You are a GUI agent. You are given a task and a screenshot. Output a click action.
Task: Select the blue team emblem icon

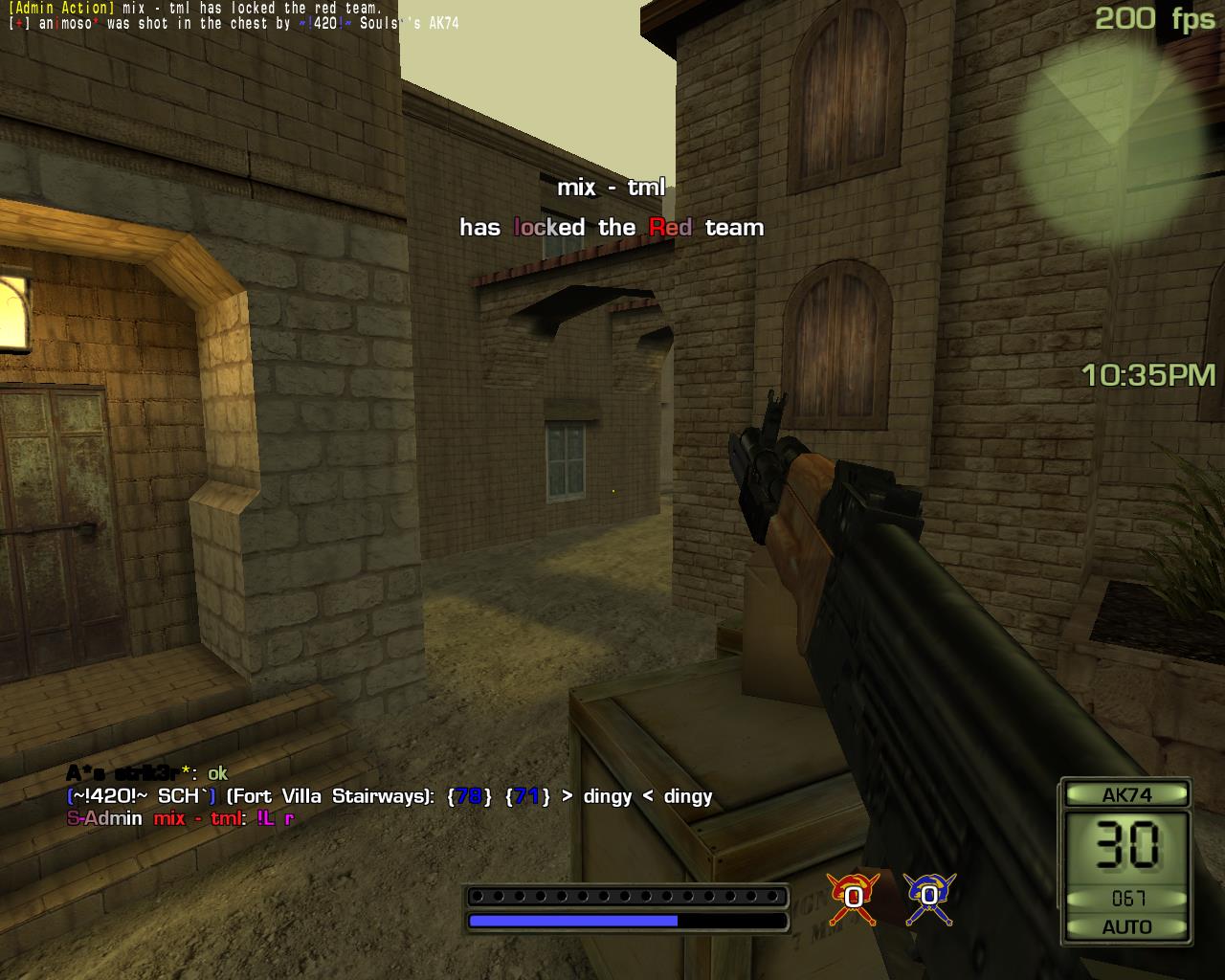click(929, 897)
